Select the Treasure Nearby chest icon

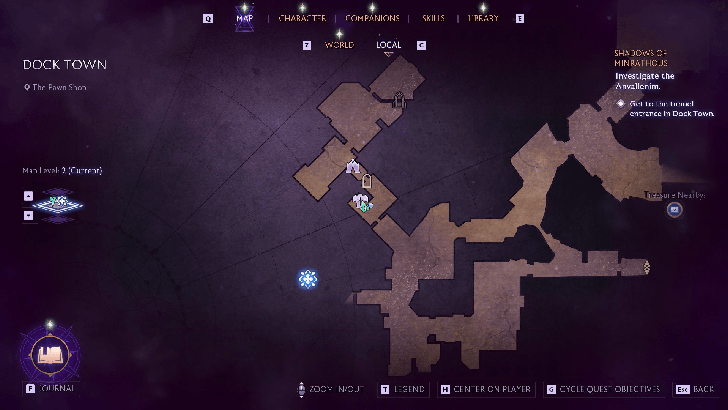(675, 209)
